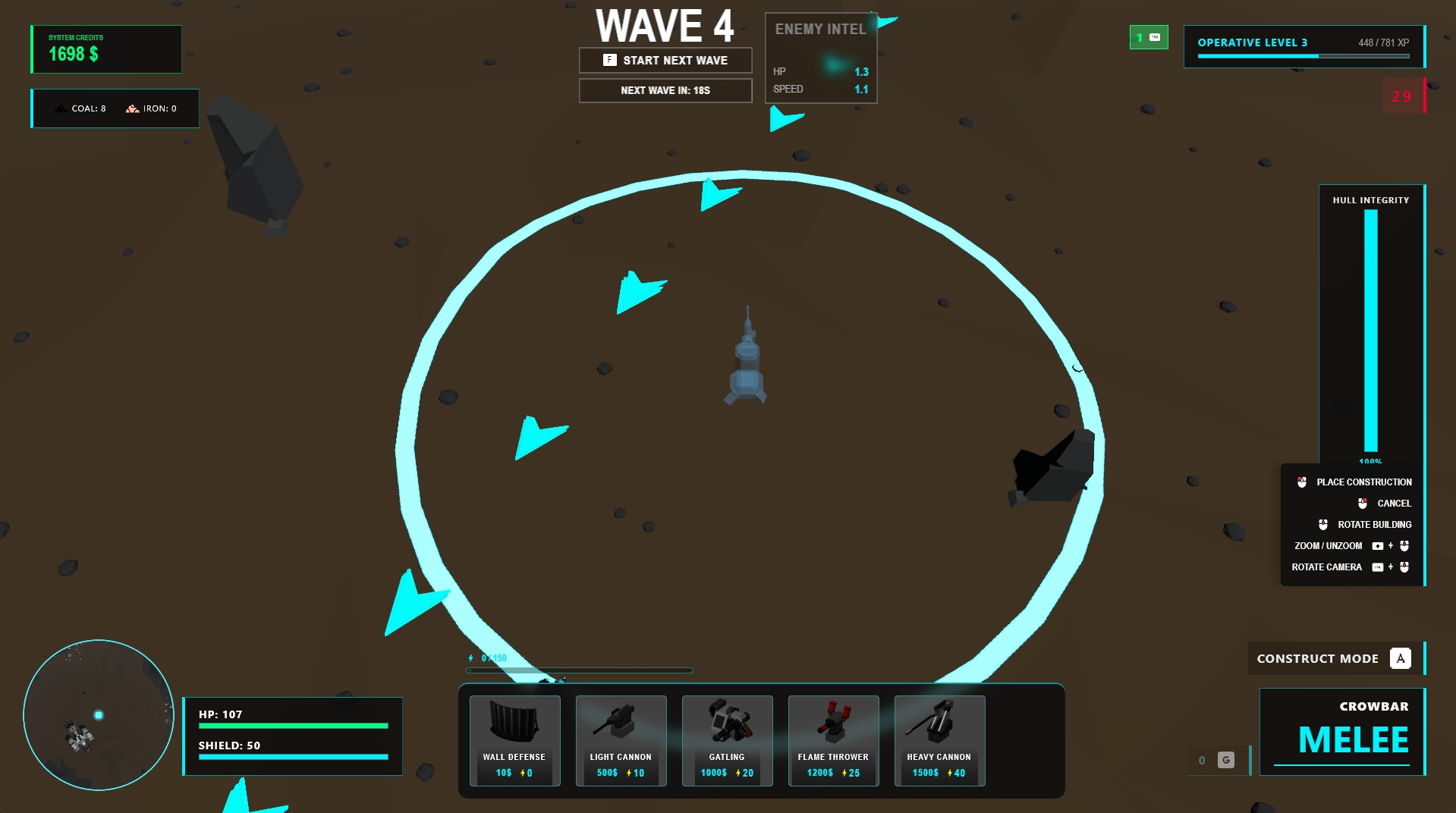Viewport: 1456px width, 813px height.
Task: Toggle Construct Mode
Action: (1335, 658)
